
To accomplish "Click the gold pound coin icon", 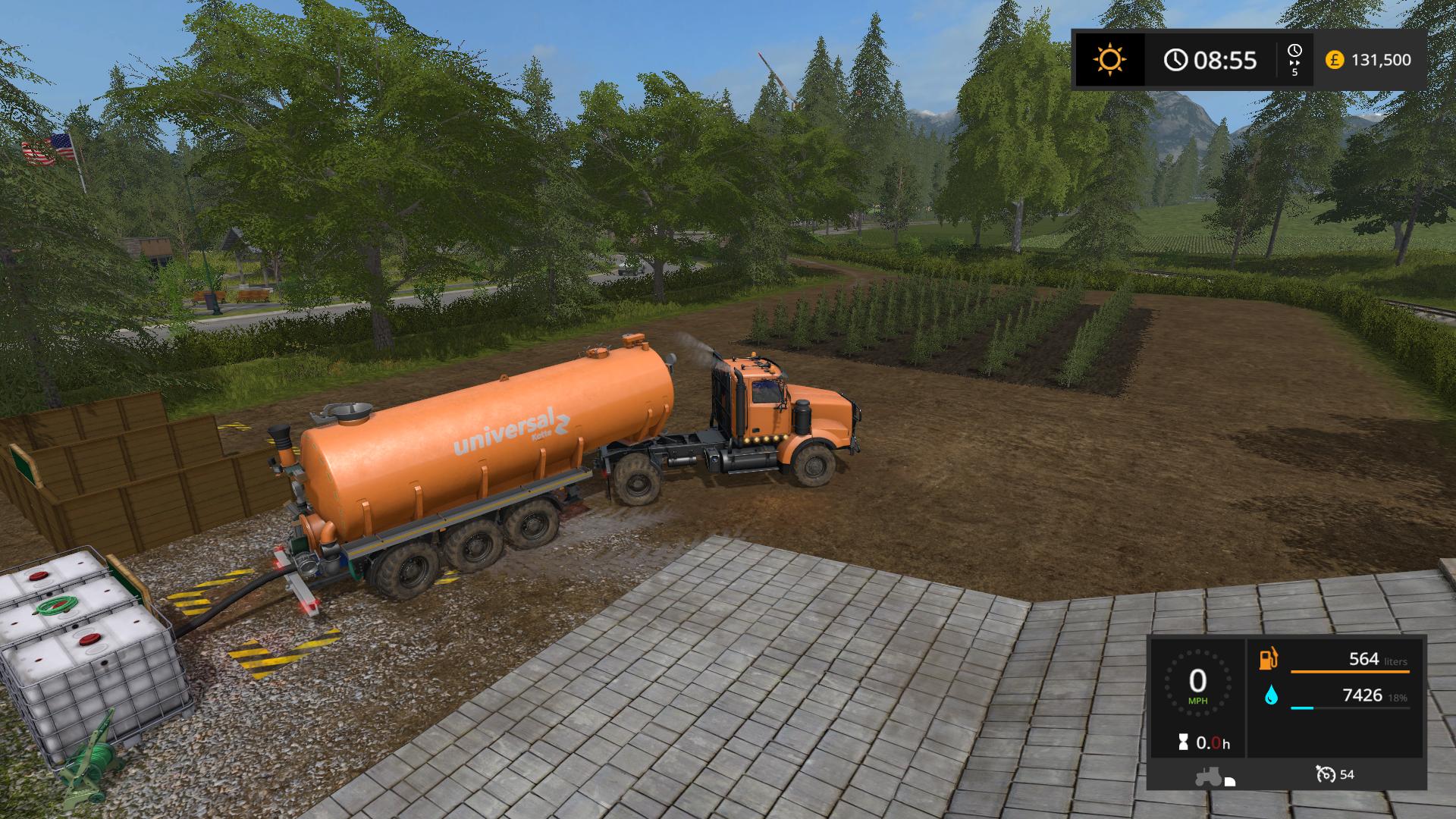I will pos(1335,60).
